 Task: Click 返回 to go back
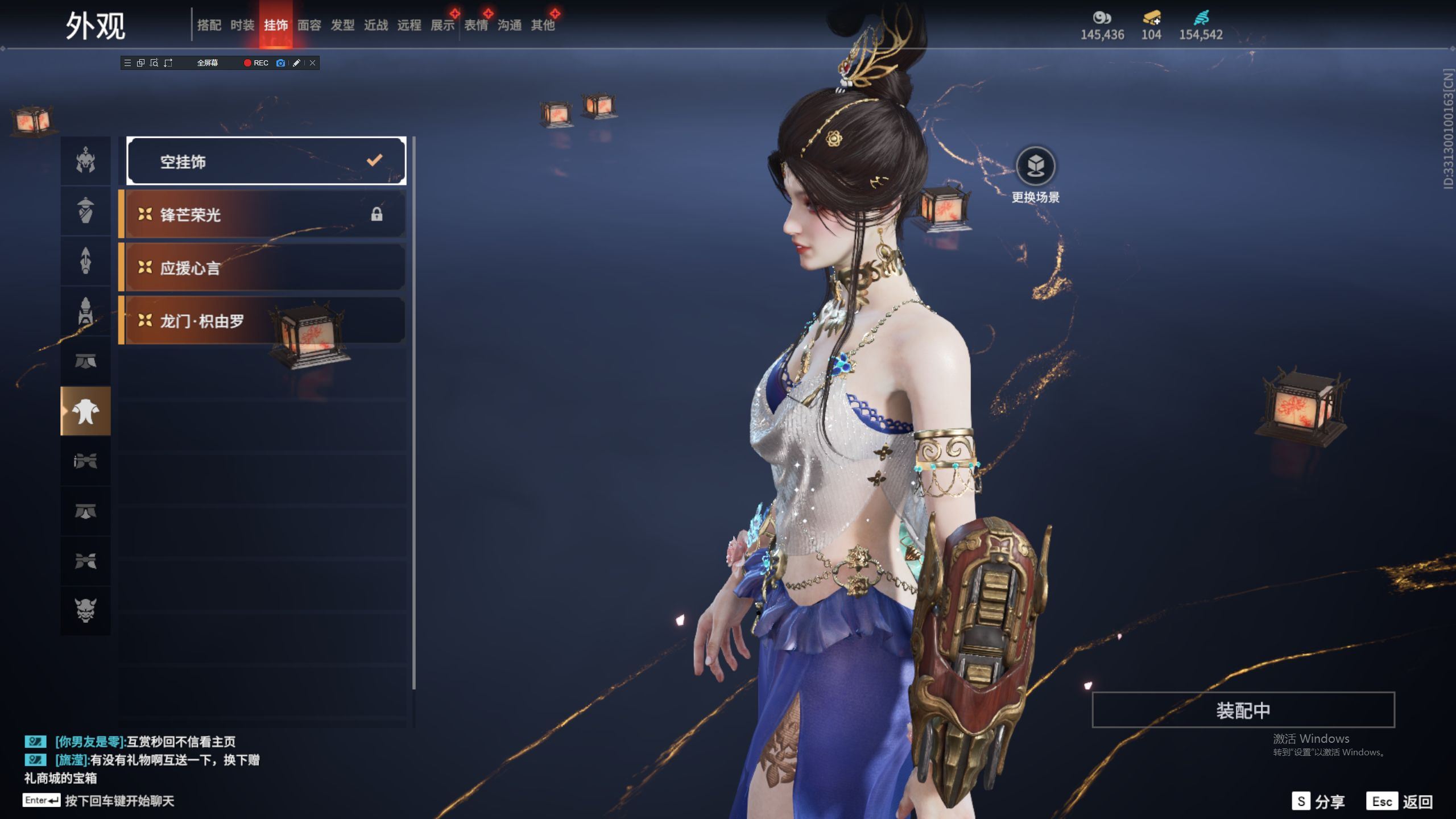[1400, 801]
